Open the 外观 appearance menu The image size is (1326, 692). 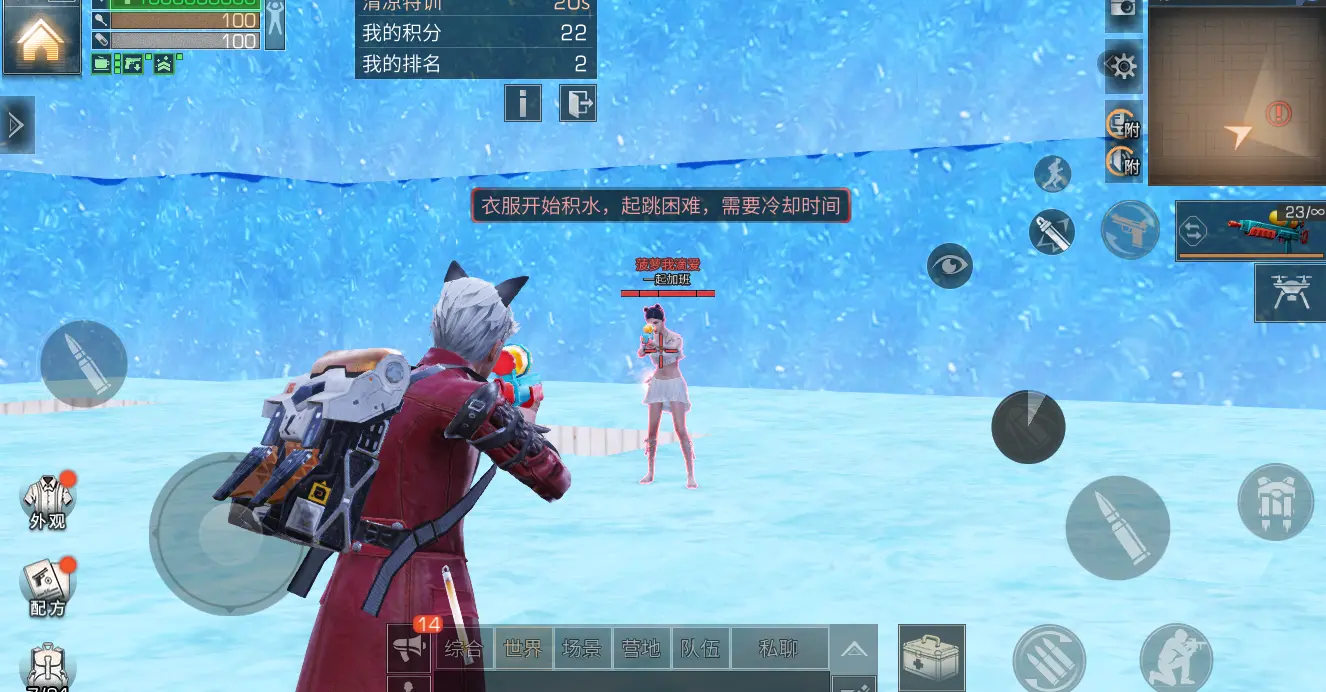click(x=47, y=500)
